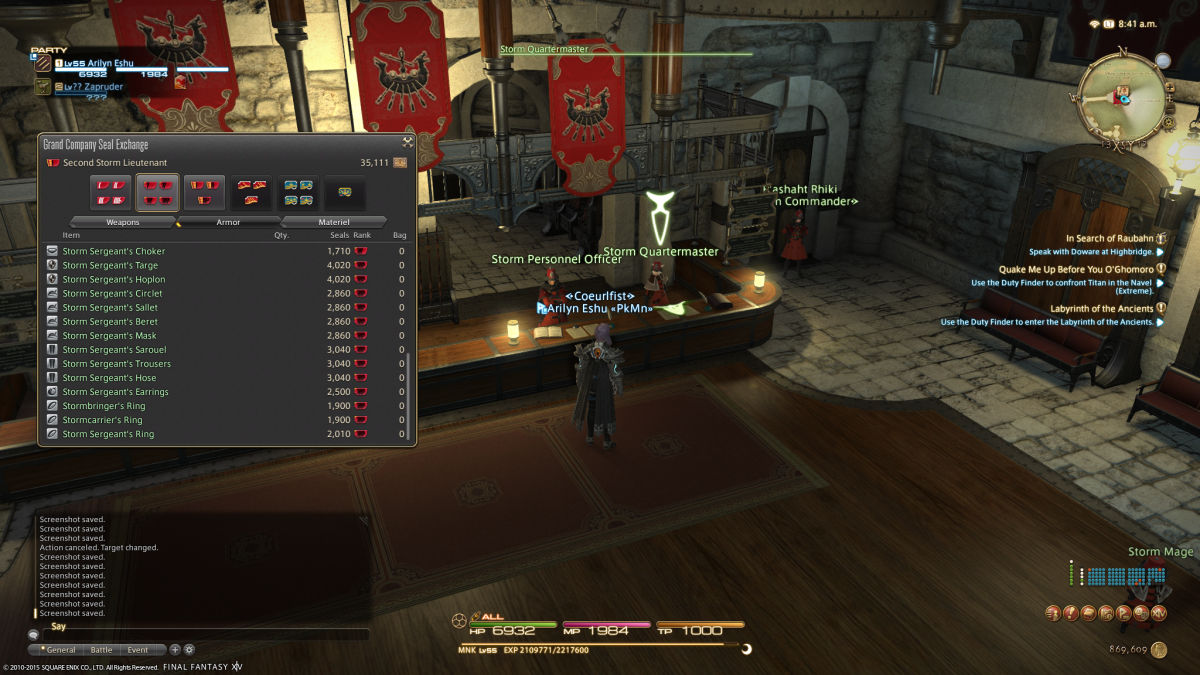This screenshot has height=675, width=1200.
Task: Choose Storm Sergeant's Beret
Action: (110, 322)
